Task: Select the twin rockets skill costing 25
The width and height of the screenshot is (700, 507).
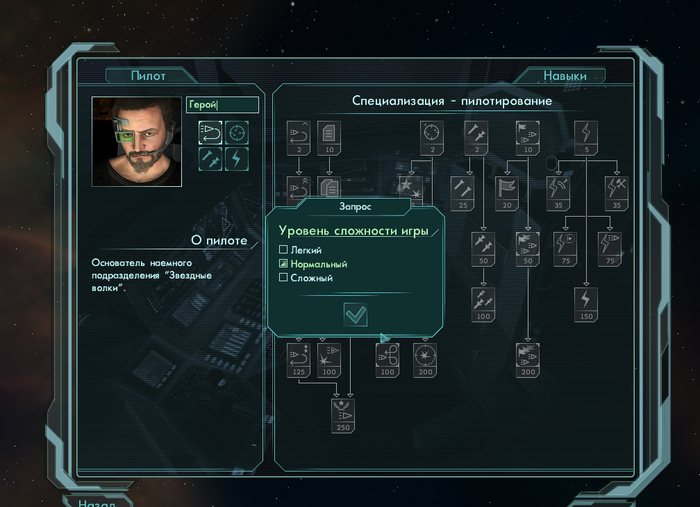Action: tap(463, 192)
